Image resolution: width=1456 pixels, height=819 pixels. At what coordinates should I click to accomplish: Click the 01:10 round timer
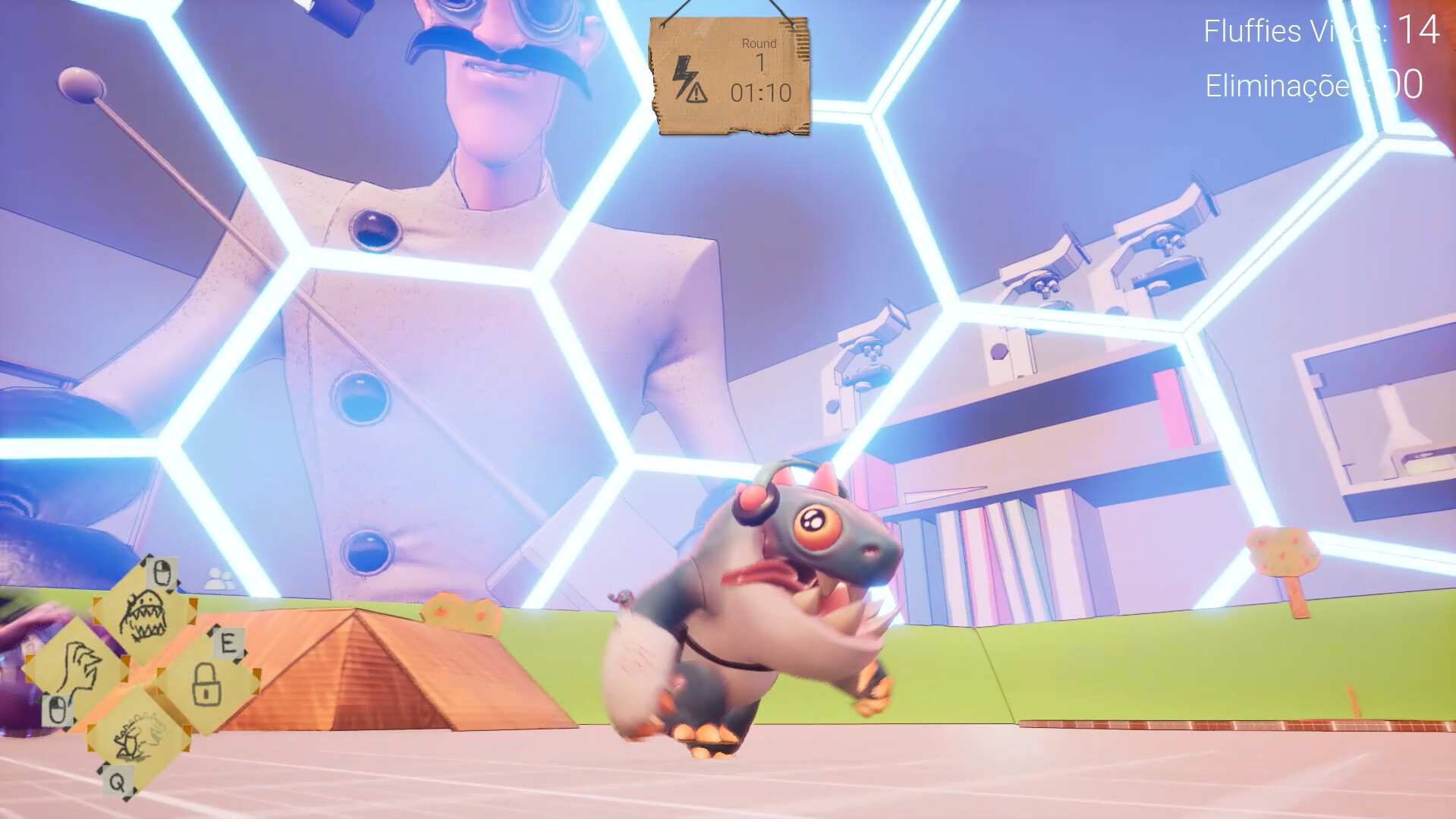click(x=762, y=91)
